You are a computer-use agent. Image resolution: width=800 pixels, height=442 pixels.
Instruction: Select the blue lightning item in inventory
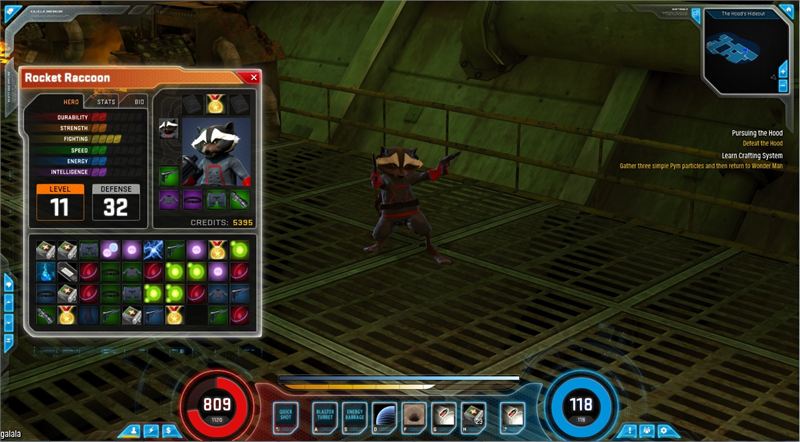(x=153, y=250)
